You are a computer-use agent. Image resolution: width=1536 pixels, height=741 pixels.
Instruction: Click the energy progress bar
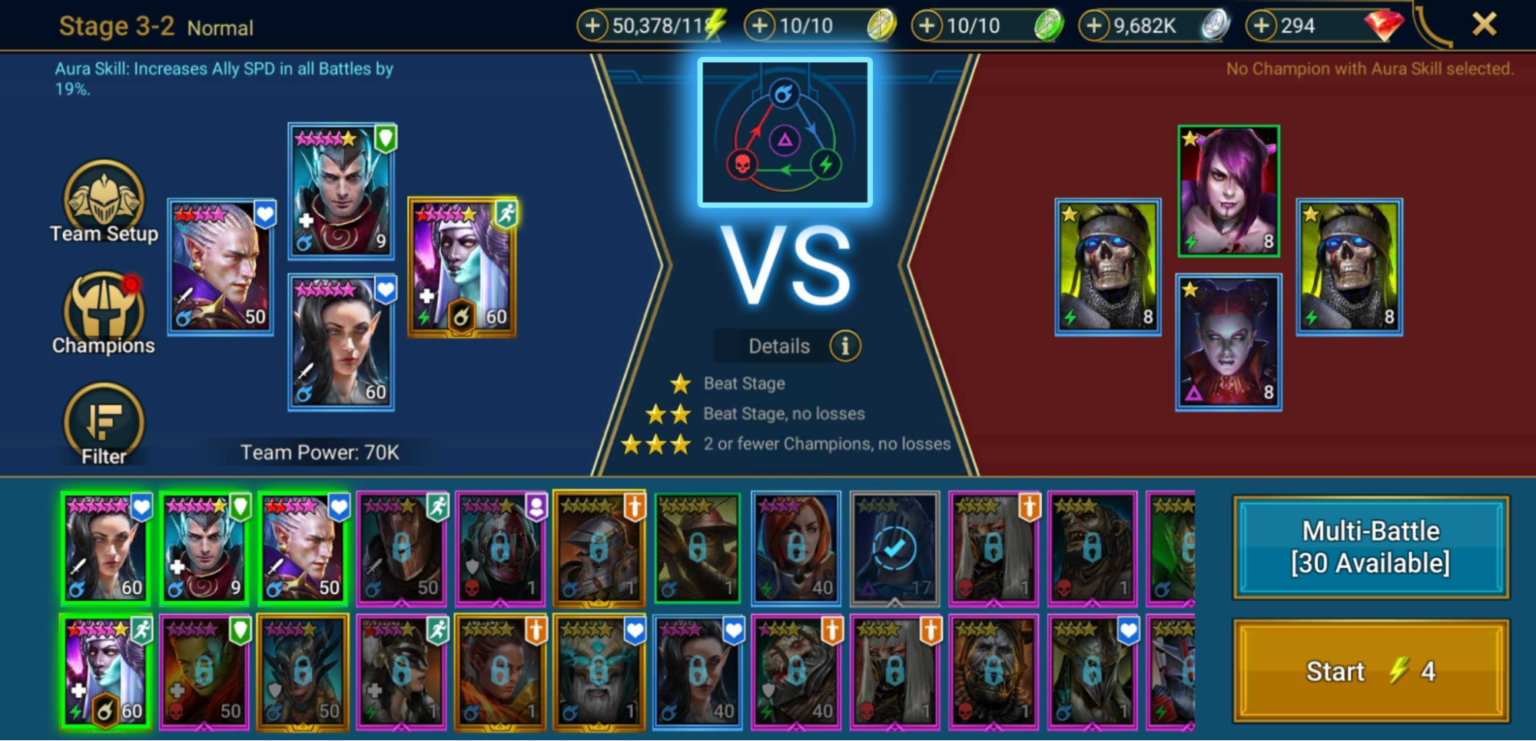point(660,25)
